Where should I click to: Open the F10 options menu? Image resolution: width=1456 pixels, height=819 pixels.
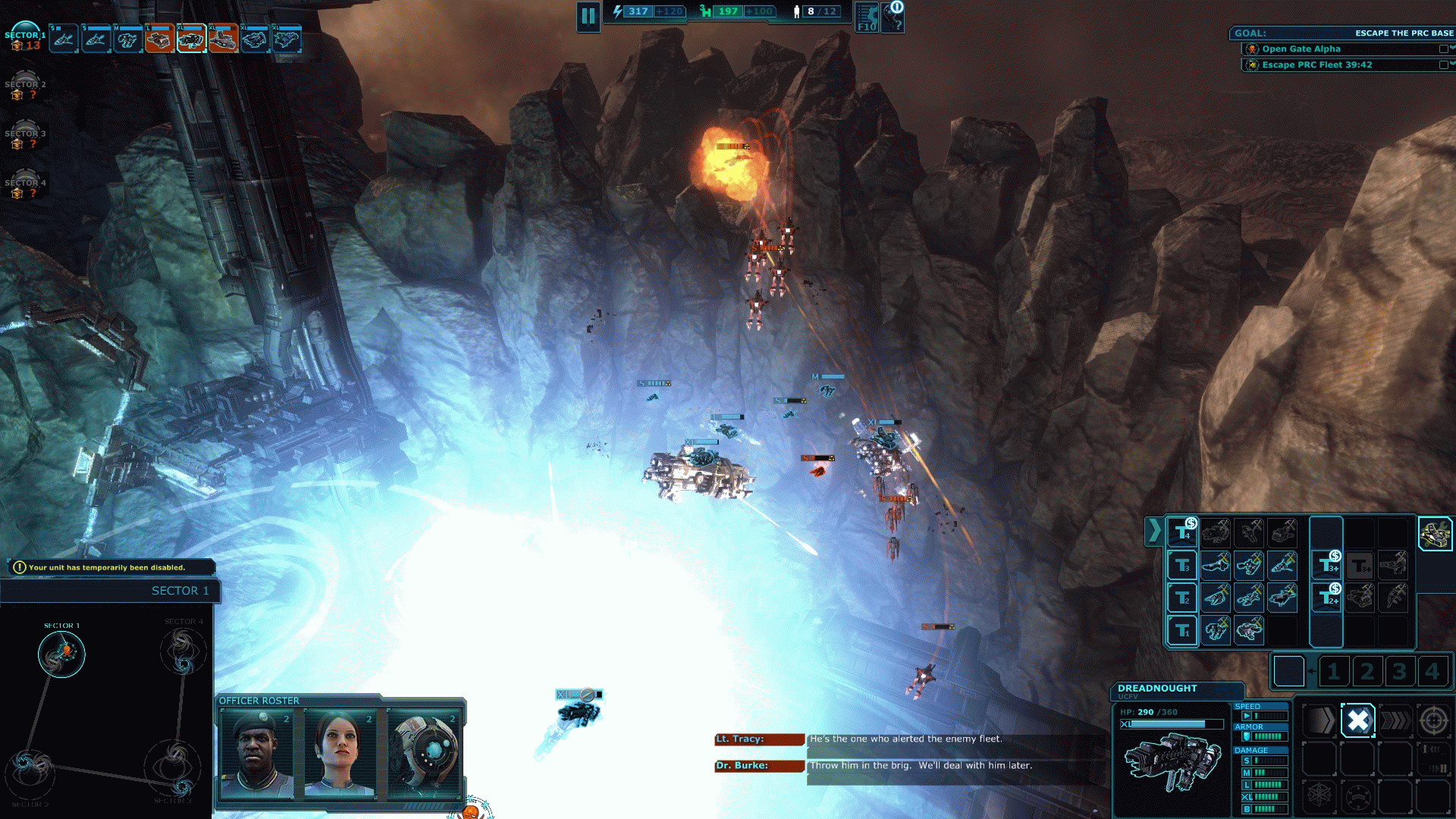point(867,17)
